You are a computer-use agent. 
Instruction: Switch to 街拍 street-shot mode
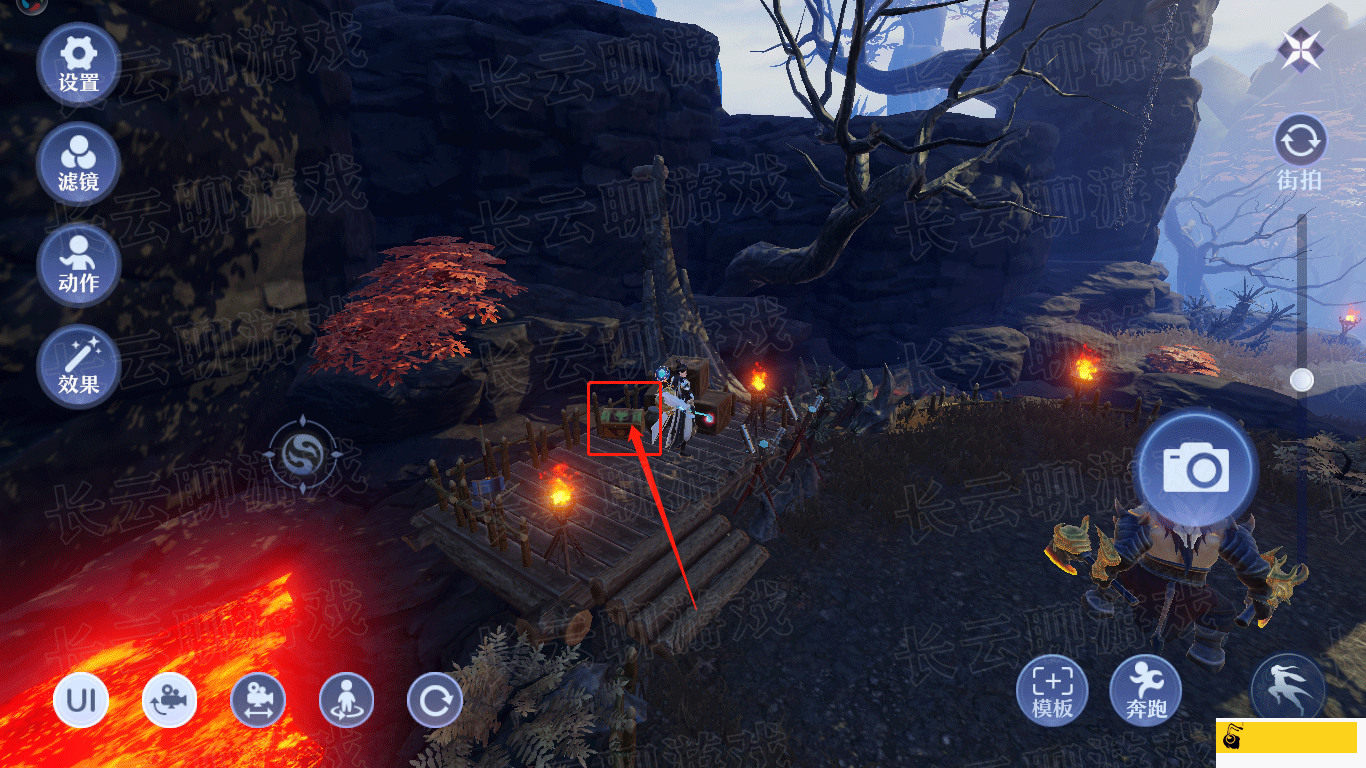coord(1300,152)
